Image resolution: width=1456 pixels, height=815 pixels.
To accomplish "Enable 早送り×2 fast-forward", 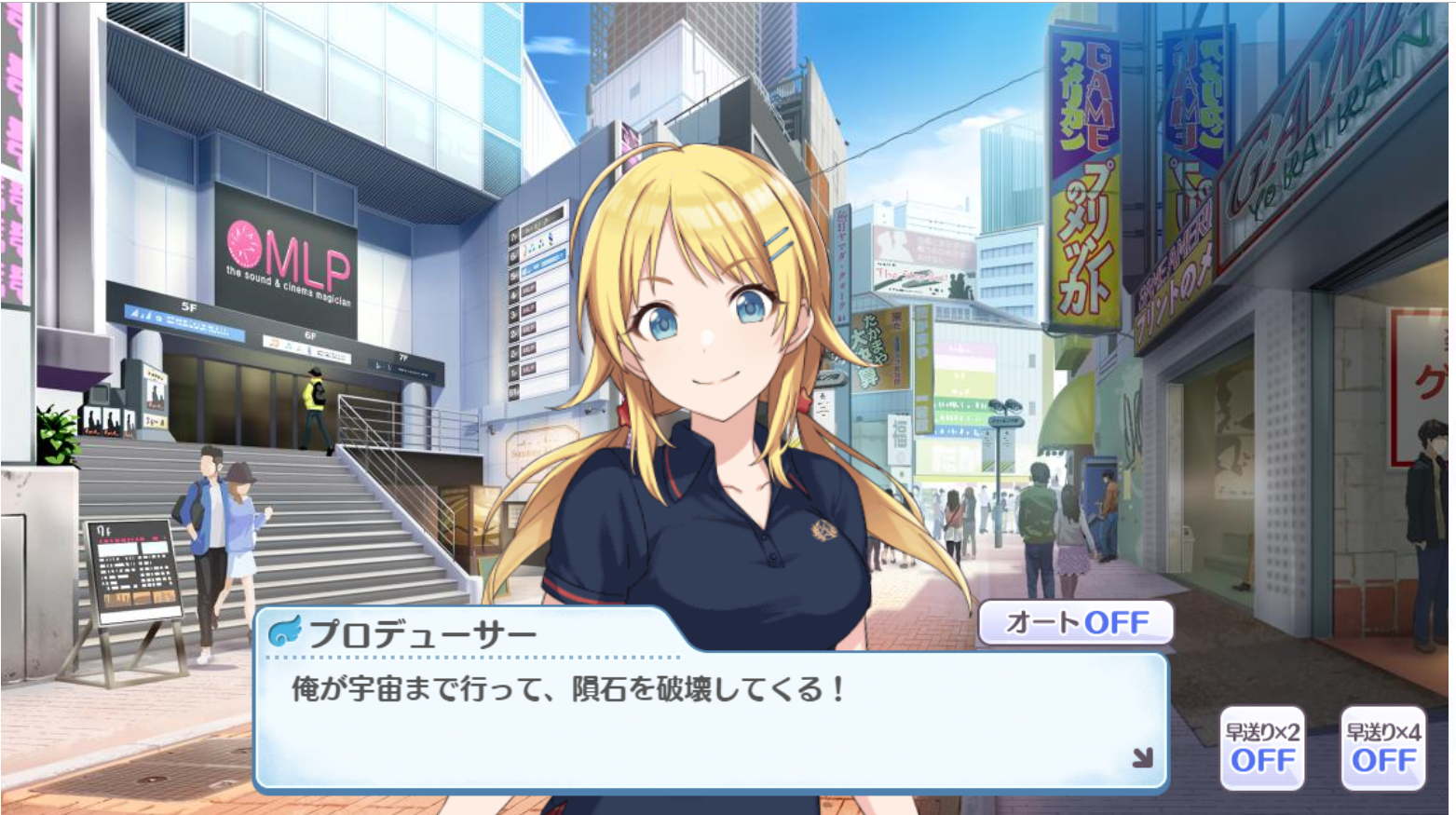I will 1262,748.
